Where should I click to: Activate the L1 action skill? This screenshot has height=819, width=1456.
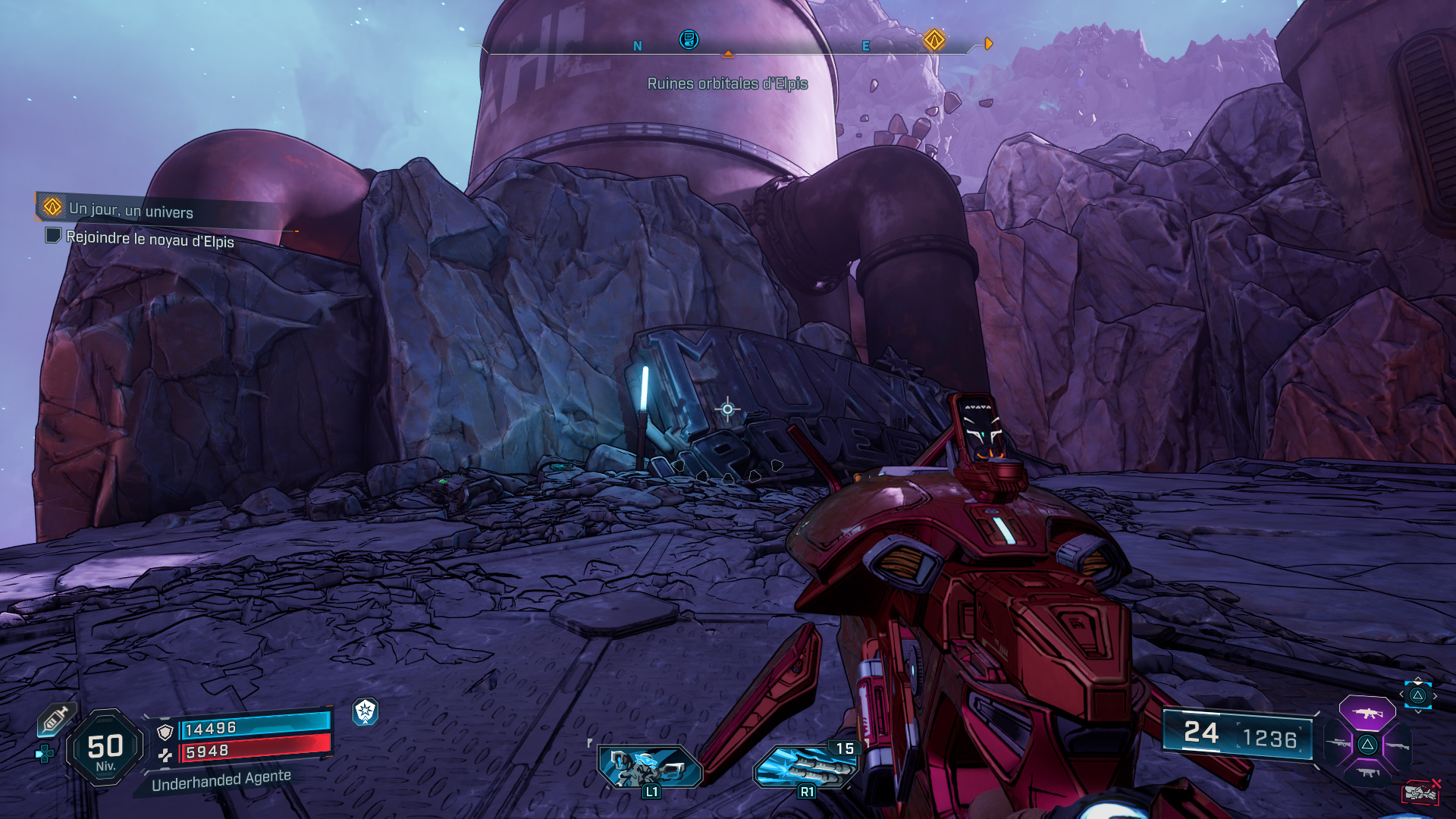649,767
